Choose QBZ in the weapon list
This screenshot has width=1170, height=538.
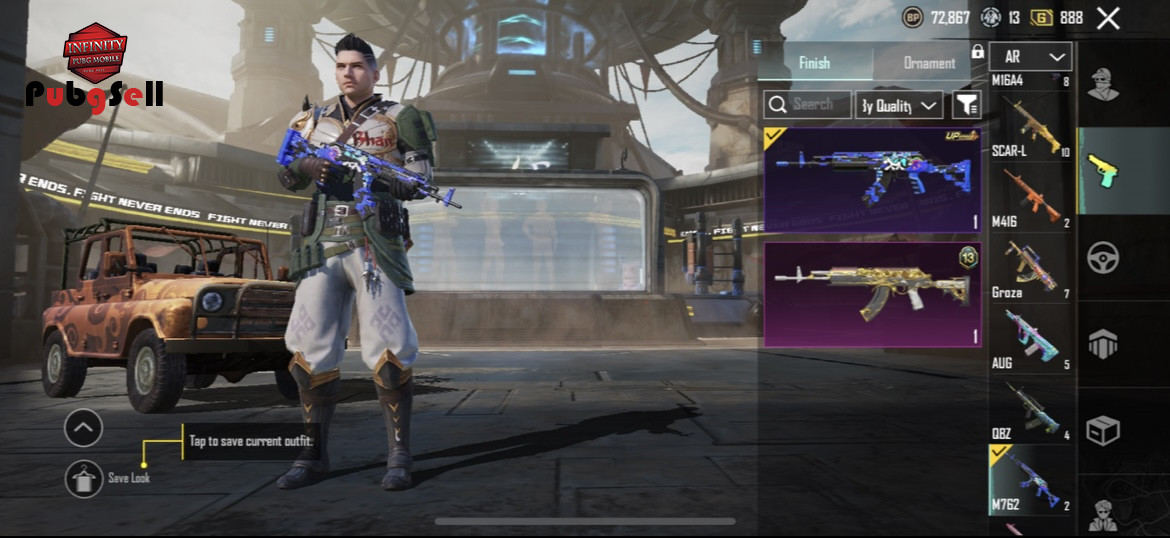coord(1031,411)
